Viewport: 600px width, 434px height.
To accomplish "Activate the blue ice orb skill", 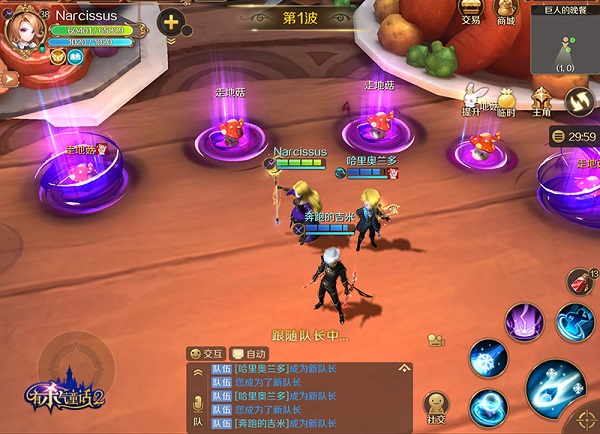I will click(x=488, y=406).
